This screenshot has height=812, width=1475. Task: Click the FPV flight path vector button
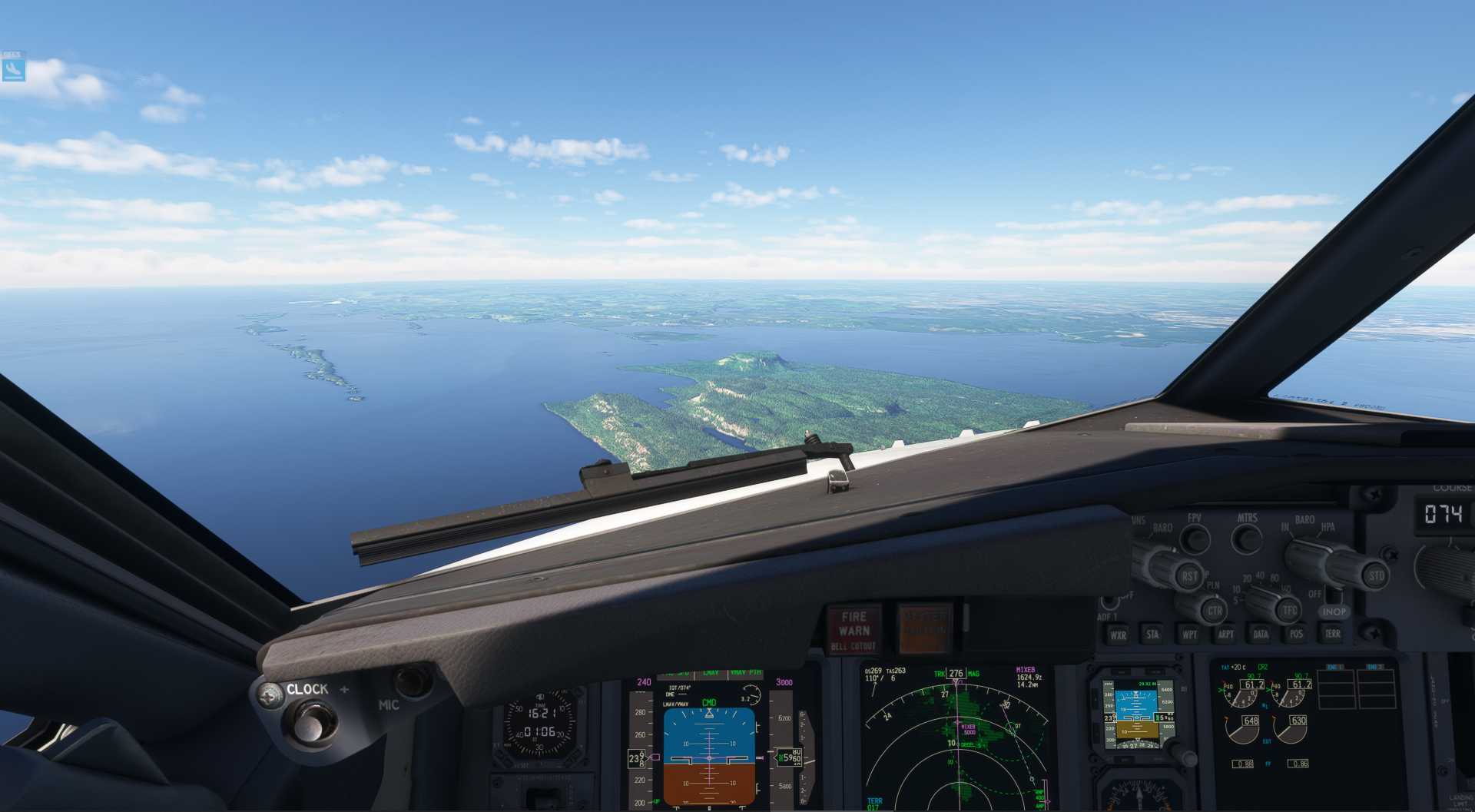point(1194,539)
